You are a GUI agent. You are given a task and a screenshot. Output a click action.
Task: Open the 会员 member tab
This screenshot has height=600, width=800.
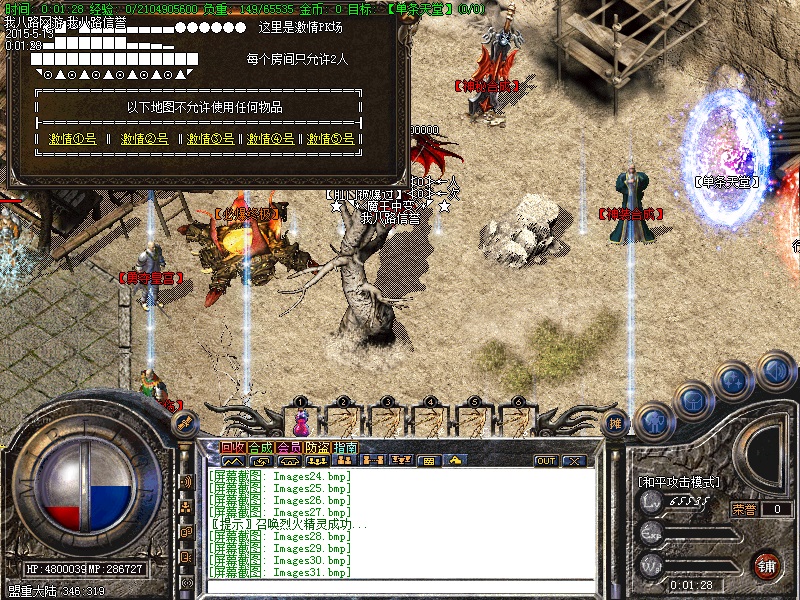289,447
